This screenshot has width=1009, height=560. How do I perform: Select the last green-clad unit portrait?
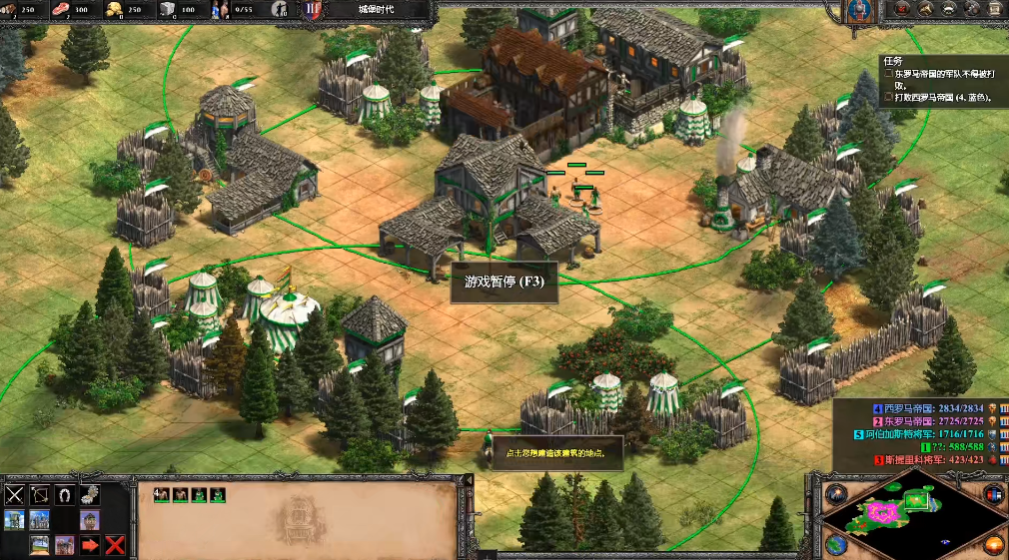tap(218, 494)
